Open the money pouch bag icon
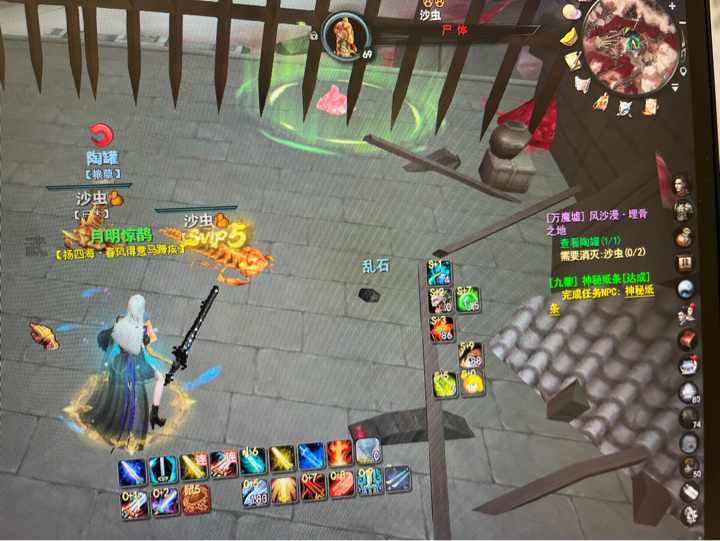This screenshot has width=720, height=541. point(685,238)
